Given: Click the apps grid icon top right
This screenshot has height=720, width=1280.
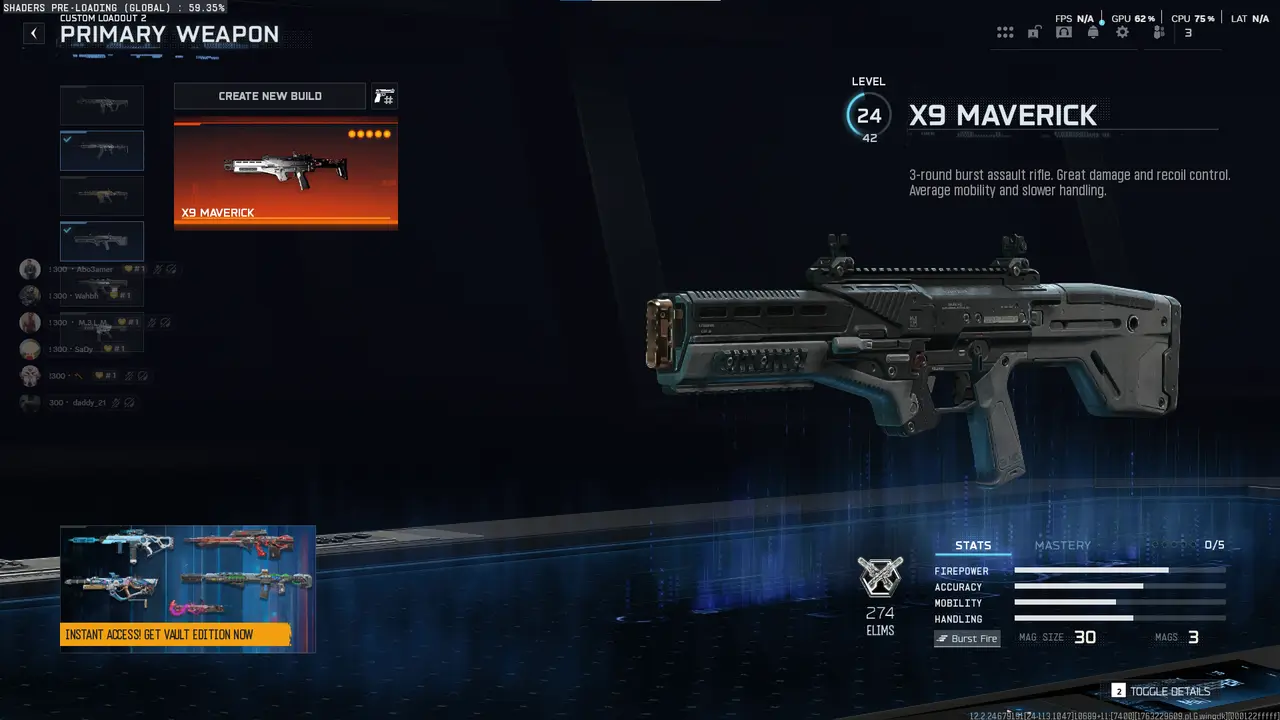Looking at the screenshot, I should click(x=1005, y=32).
